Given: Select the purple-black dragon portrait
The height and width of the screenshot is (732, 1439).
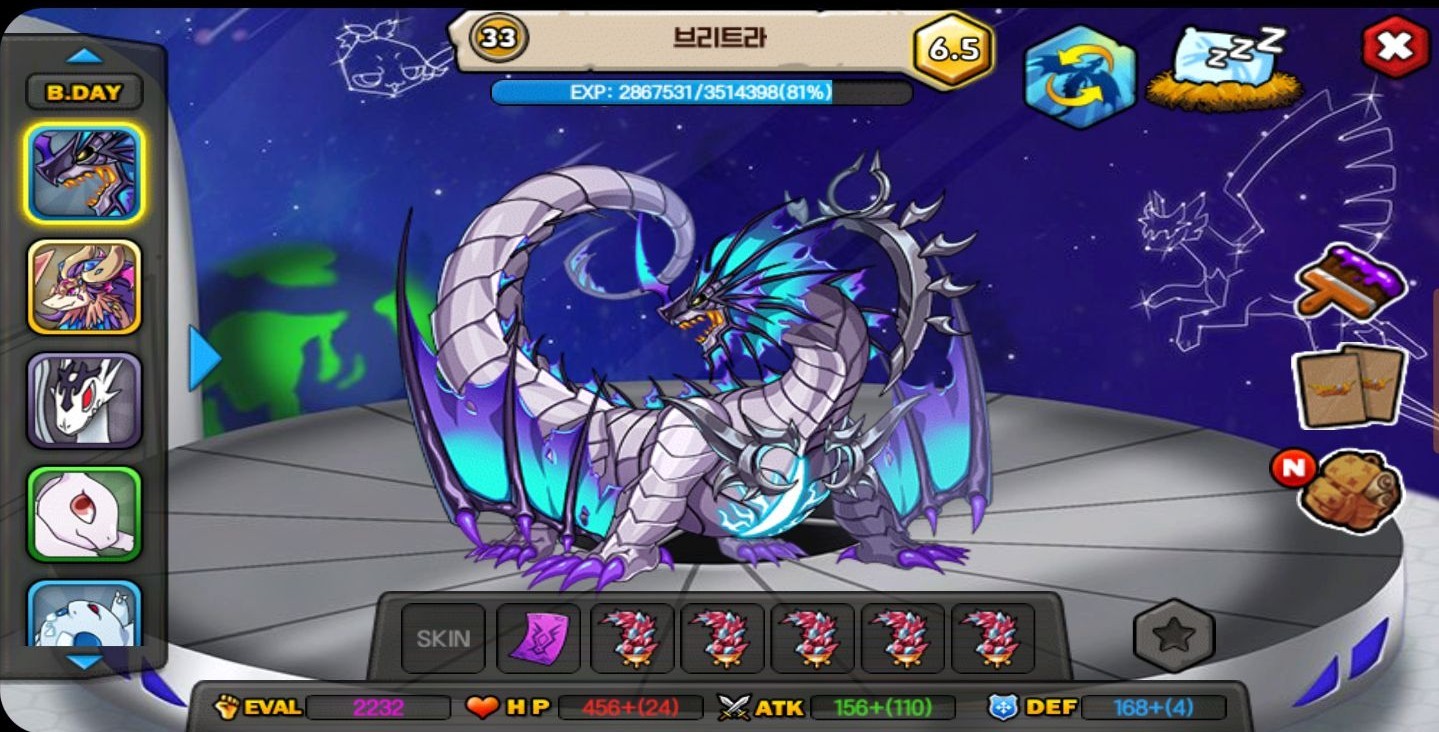Looking at the screenshot, I should 84,173.
